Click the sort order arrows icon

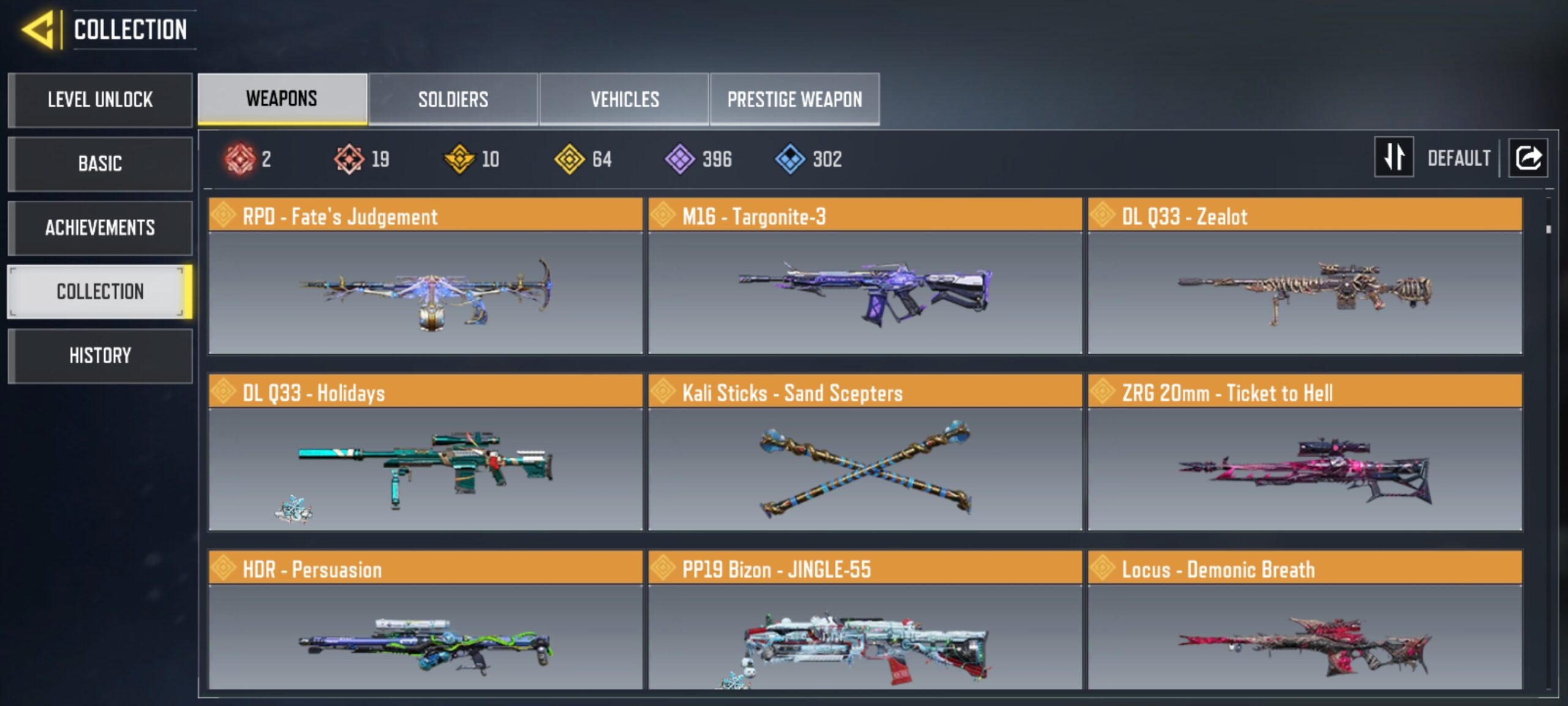coord(1393,159)
